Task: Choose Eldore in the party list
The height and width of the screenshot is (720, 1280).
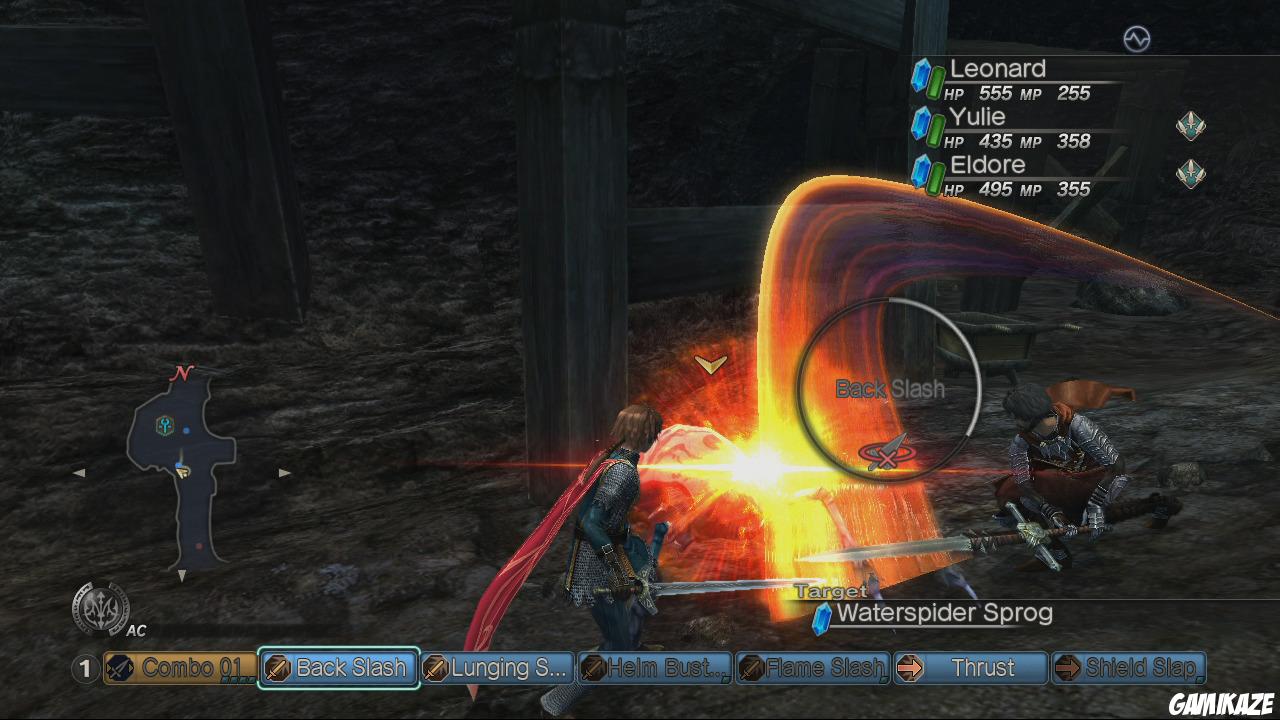Action: 987,165
